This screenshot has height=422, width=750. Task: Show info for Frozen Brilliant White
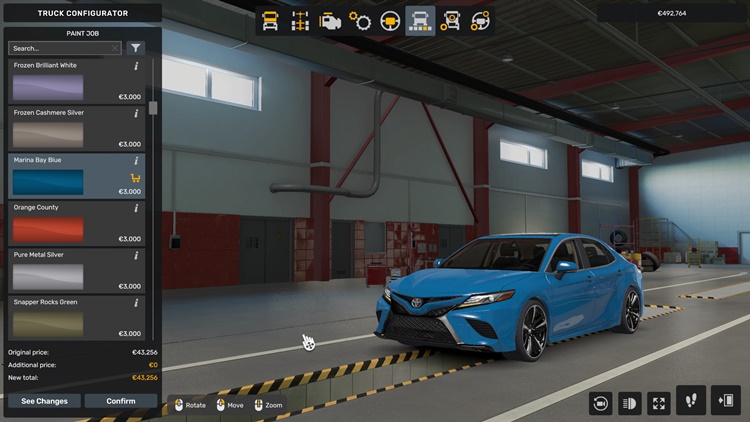click(x=136, y=66)
